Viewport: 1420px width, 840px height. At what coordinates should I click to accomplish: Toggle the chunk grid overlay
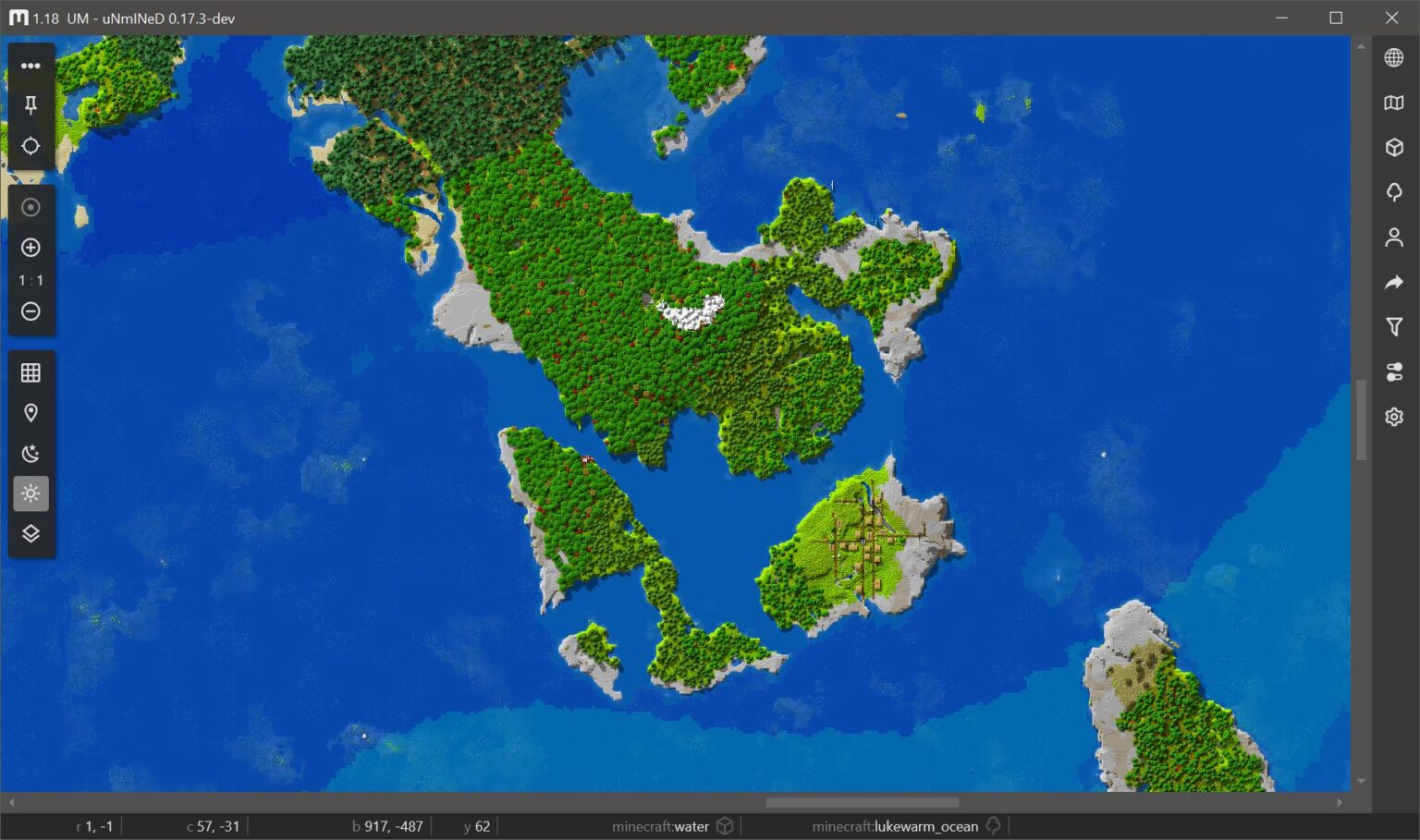click(x=31, y=371)
